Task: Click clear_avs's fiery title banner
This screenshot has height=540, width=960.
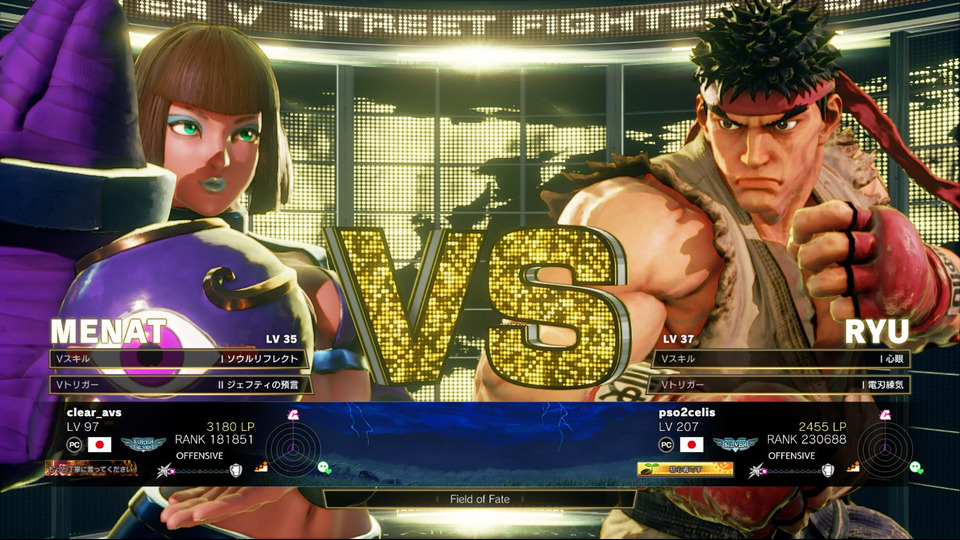Action: click(x=92, y=468)
